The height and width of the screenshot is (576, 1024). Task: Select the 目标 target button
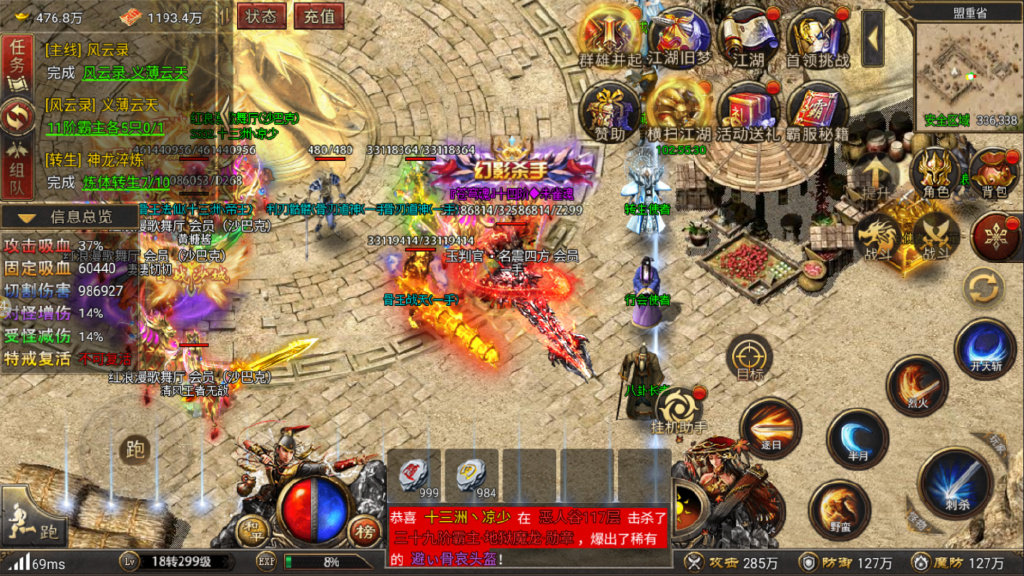749,356
